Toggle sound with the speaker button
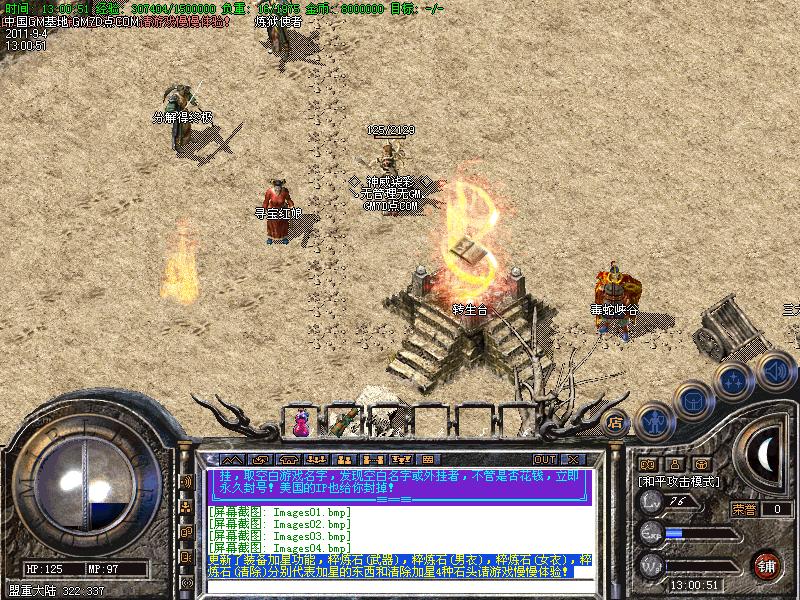Image resolution: width=800 pixels, height=600 pixels. [774, 372]
